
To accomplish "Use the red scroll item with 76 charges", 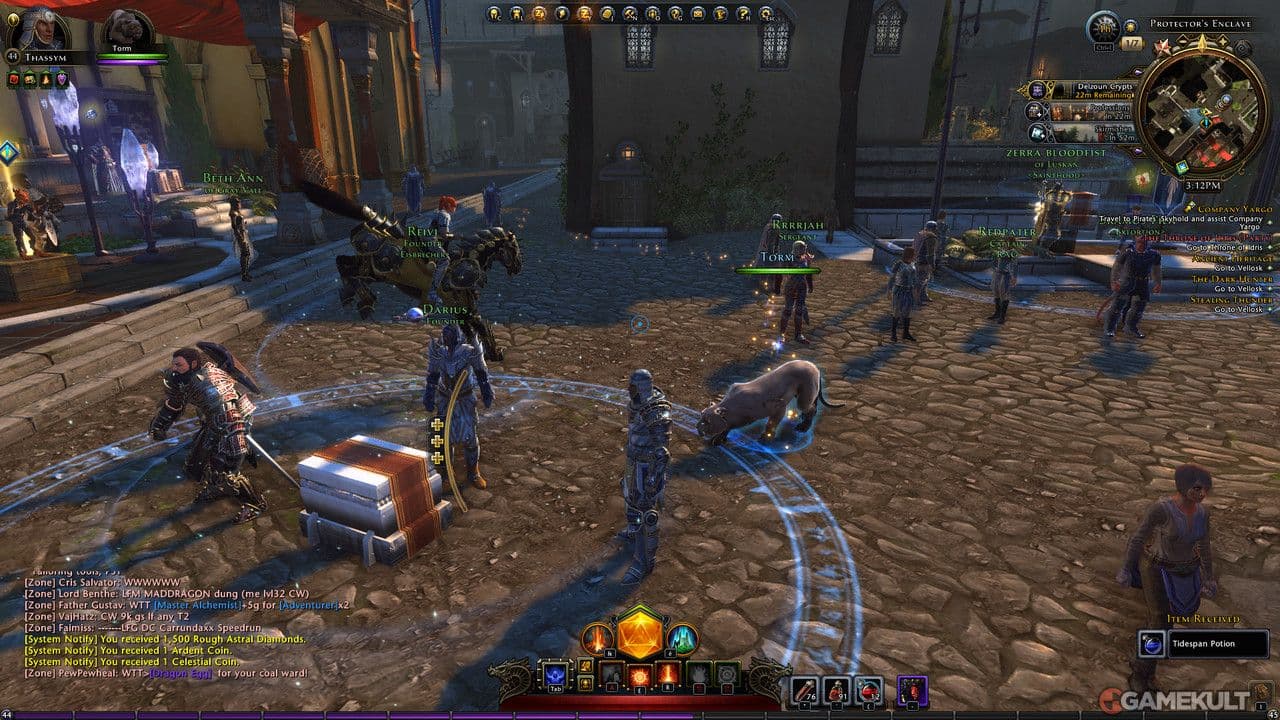I will (x=805, y=688).
